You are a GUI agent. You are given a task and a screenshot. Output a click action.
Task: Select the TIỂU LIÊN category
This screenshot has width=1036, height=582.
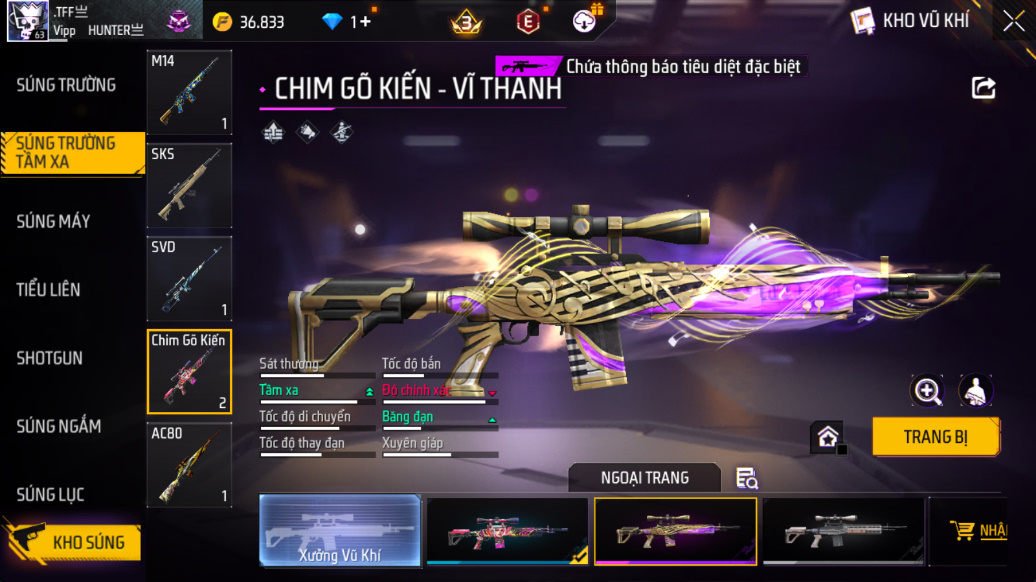click(48, 290)
